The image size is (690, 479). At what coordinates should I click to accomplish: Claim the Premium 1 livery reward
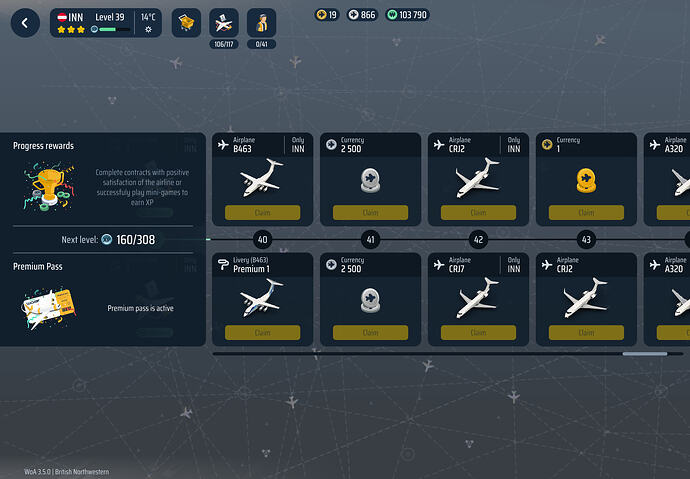[x=262, y=332]
